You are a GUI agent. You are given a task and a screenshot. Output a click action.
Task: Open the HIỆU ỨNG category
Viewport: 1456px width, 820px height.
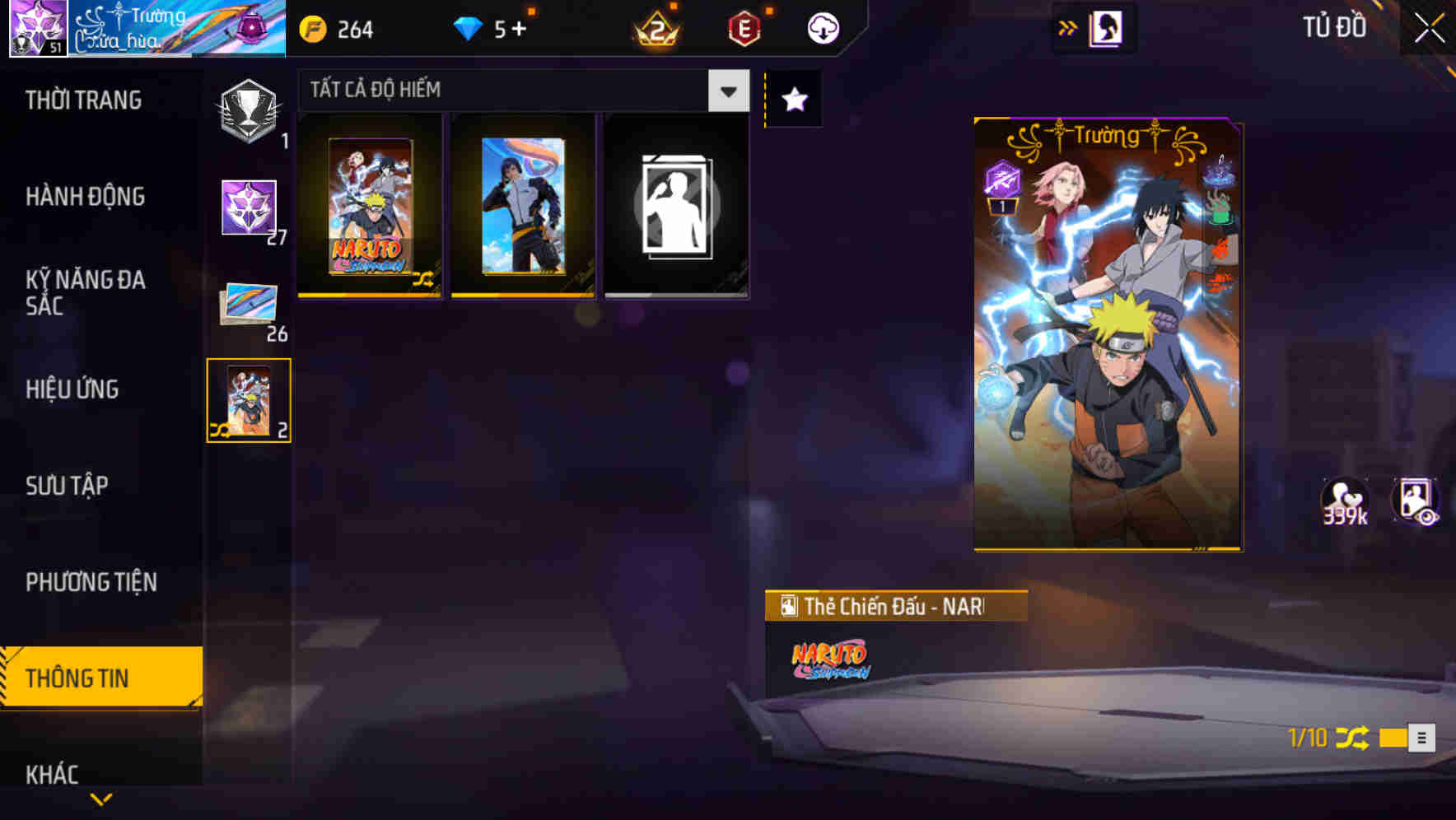(x=72, y=389)
